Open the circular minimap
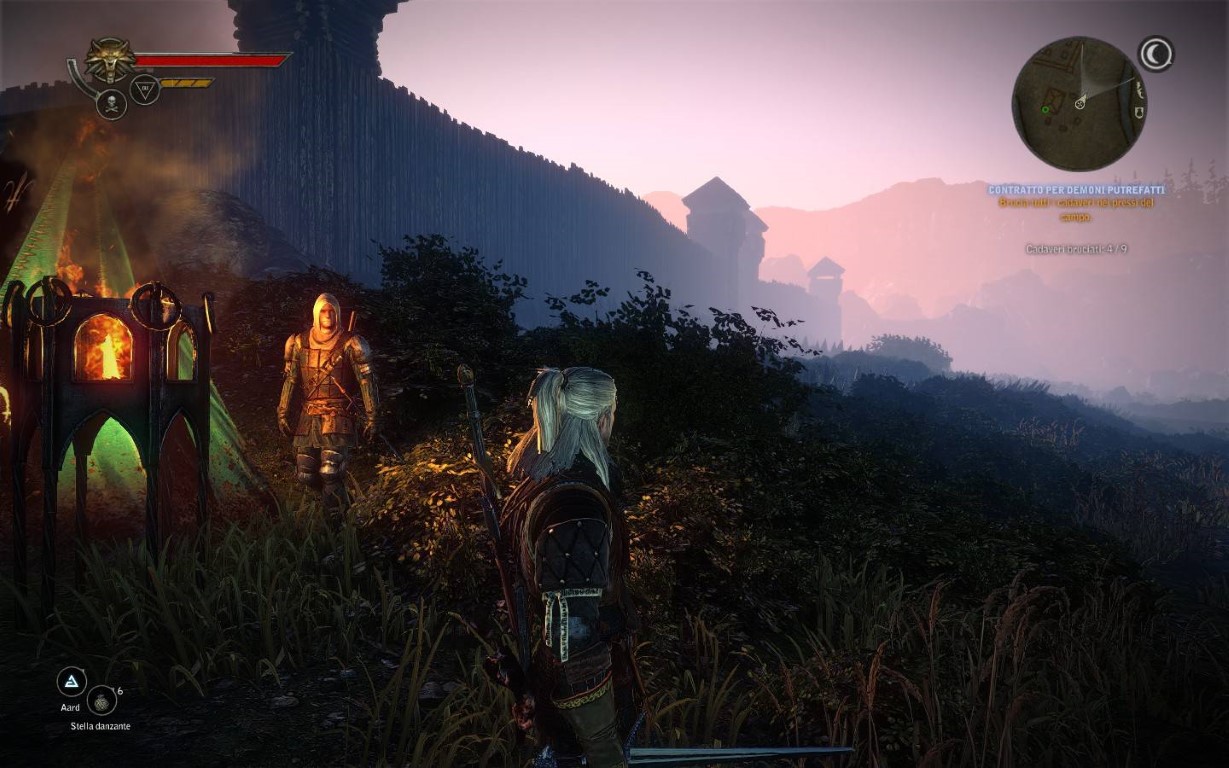1229x768 pixels. pyautogui.click(x=1079, y=104)
